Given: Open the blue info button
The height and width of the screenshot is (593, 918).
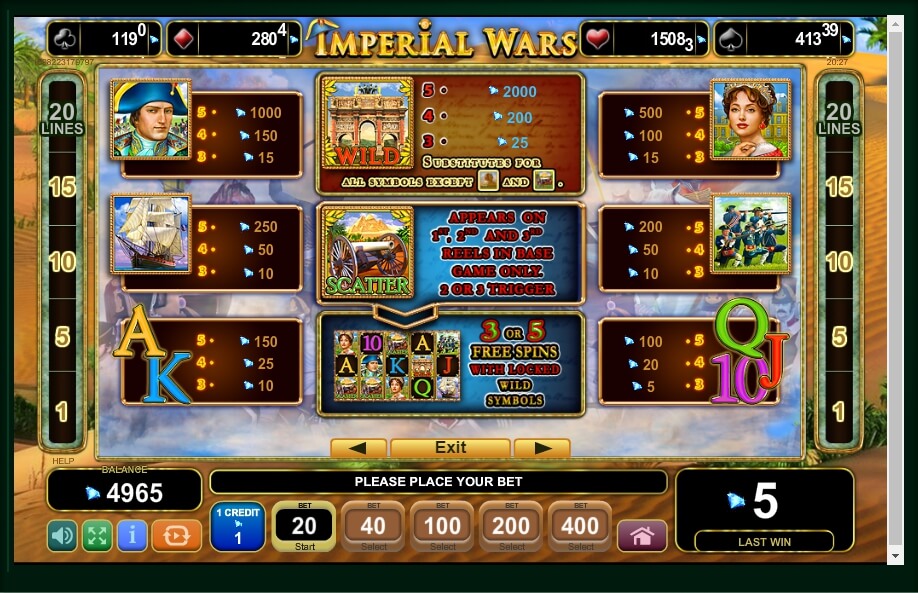Looking at the screenshot, I should [x=132, y=536].
